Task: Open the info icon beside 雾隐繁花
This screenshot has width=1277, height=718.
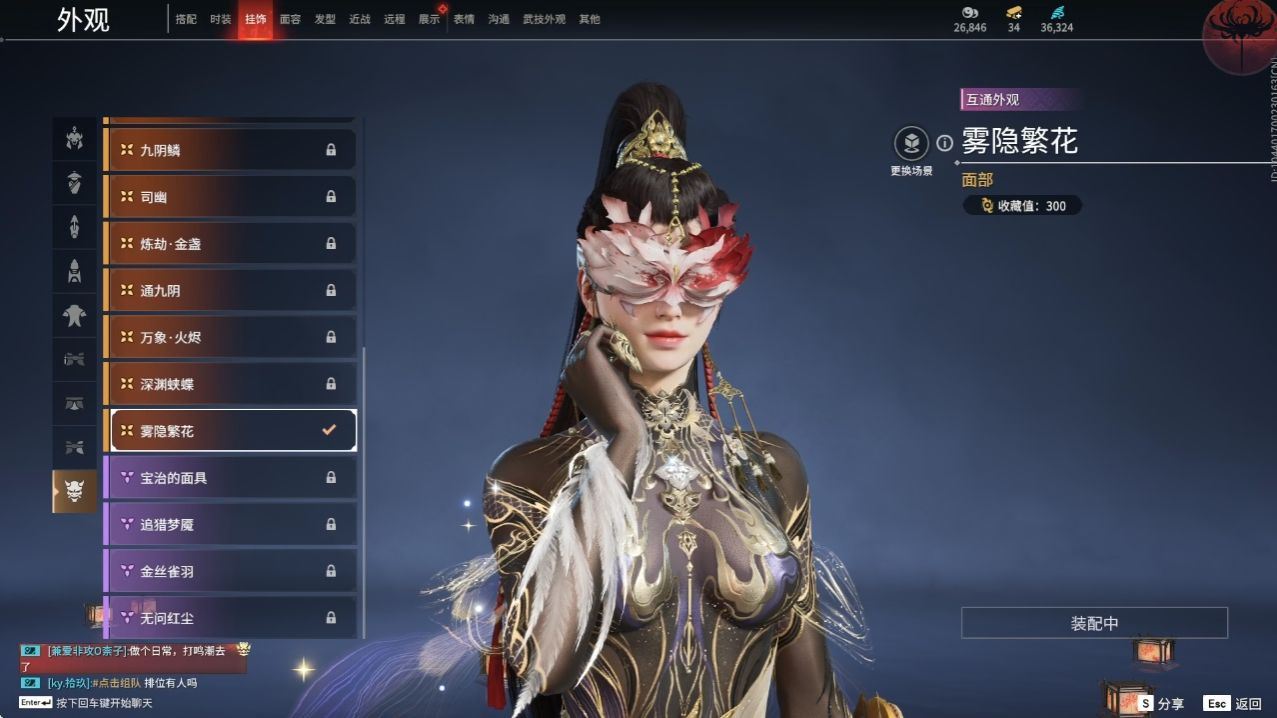Action: click(944, 143)
